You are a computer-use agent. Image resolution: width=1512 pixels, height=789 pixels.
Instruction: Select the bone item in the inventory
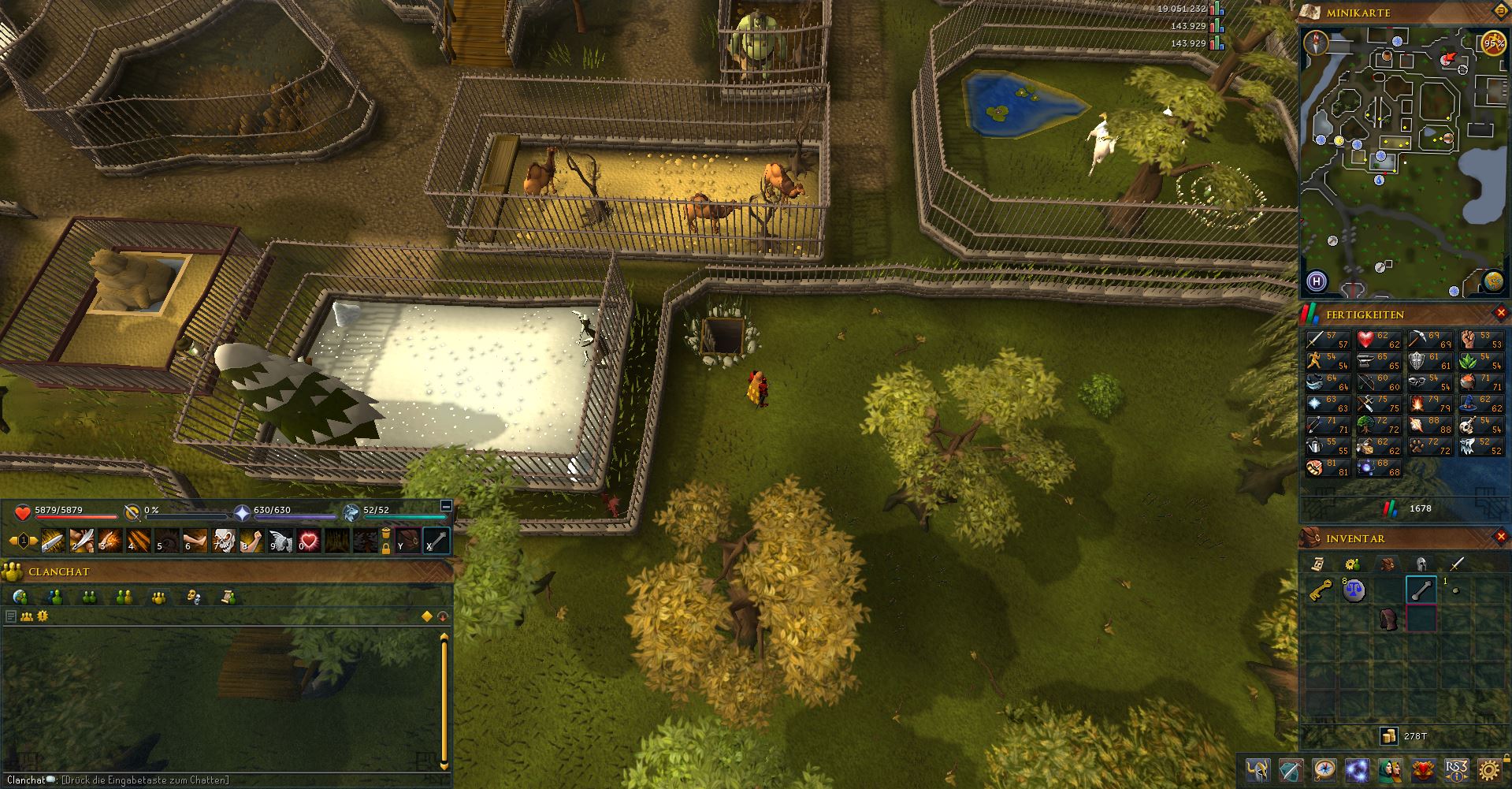(1421, 590)
